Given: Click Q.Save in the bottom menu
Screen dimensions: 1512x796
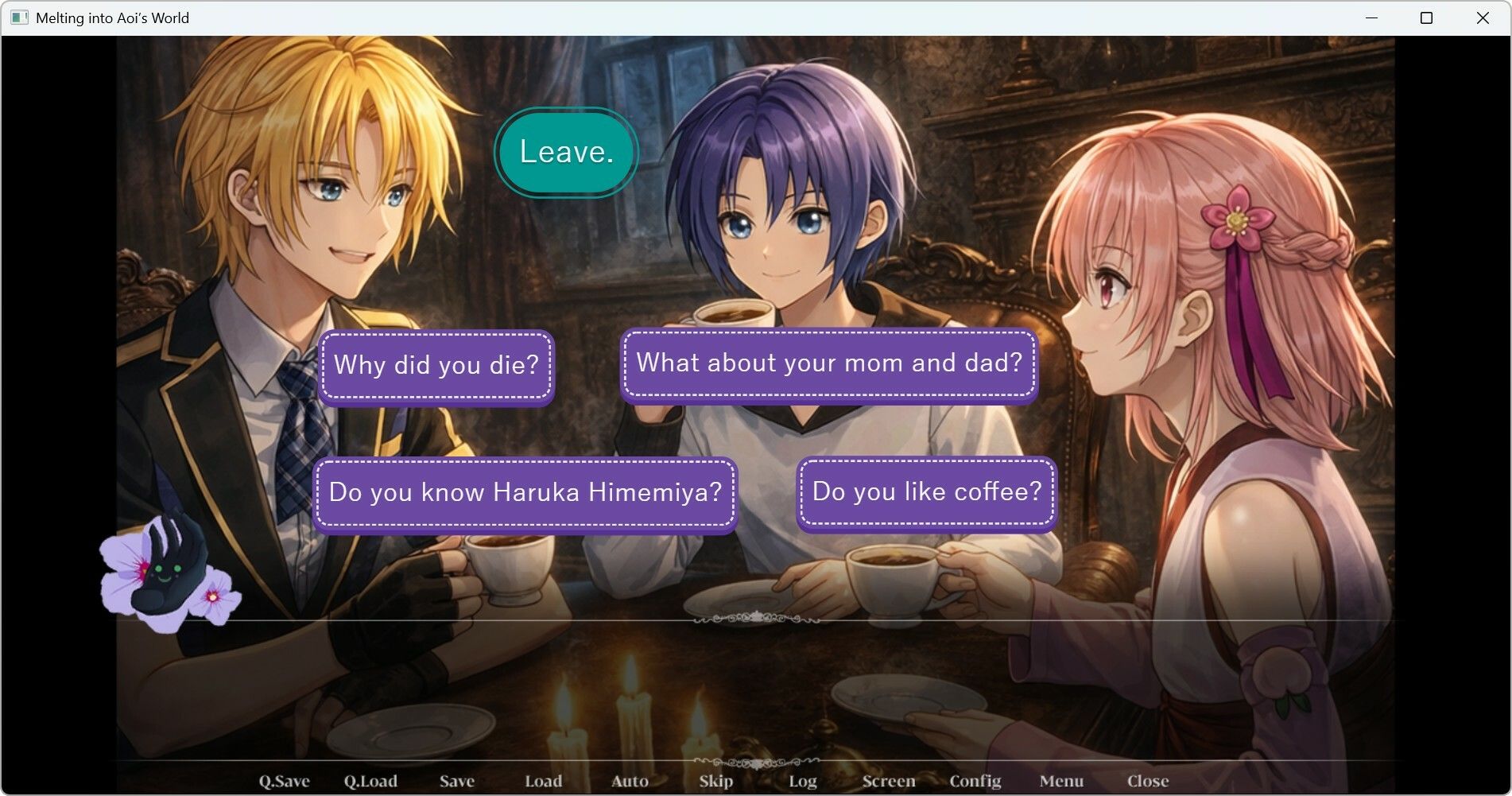Looking at the screenshot, I should tap(284, 781).
